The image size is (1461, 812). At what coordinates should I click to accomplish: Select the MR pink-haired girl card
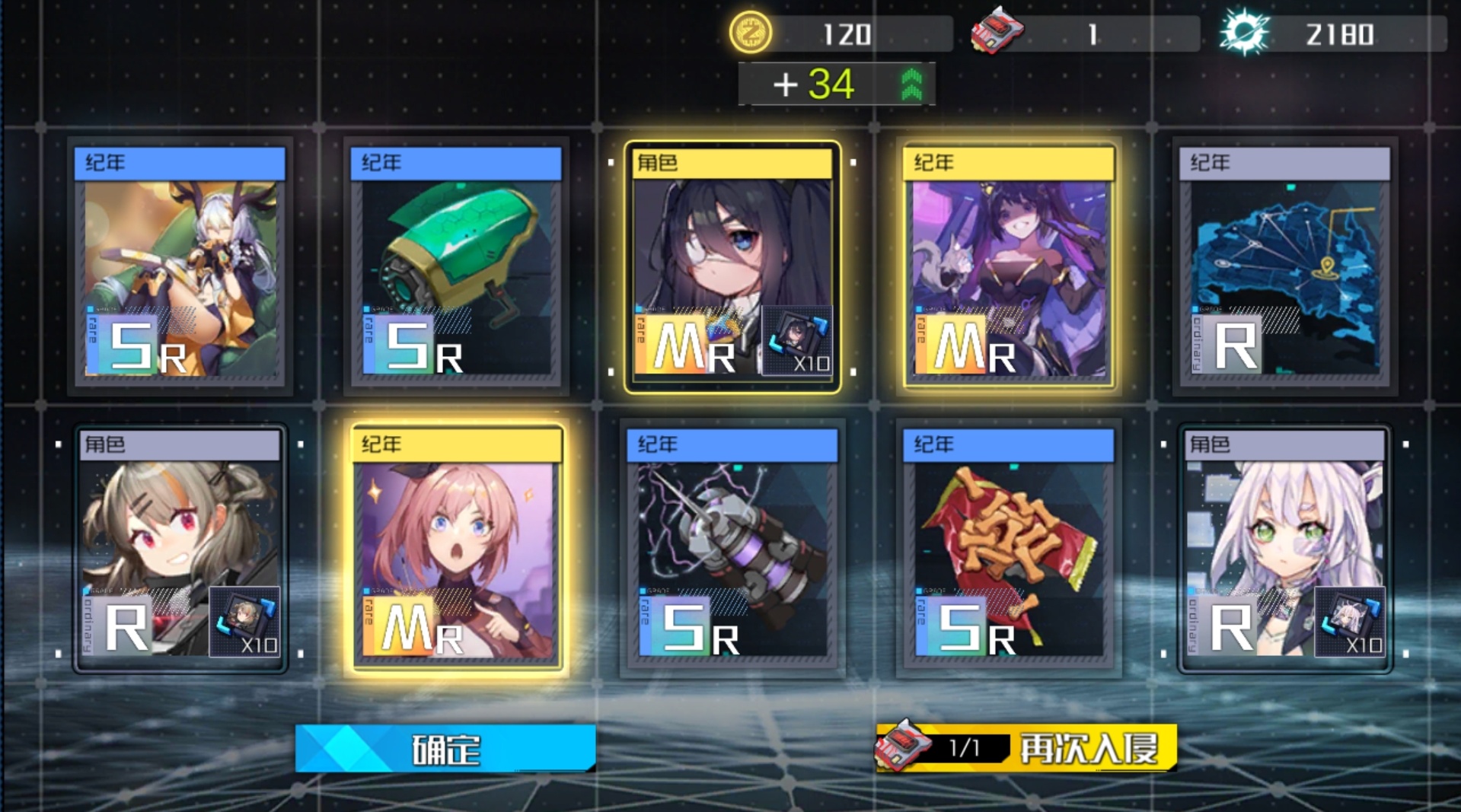click(x=457, y=548)
